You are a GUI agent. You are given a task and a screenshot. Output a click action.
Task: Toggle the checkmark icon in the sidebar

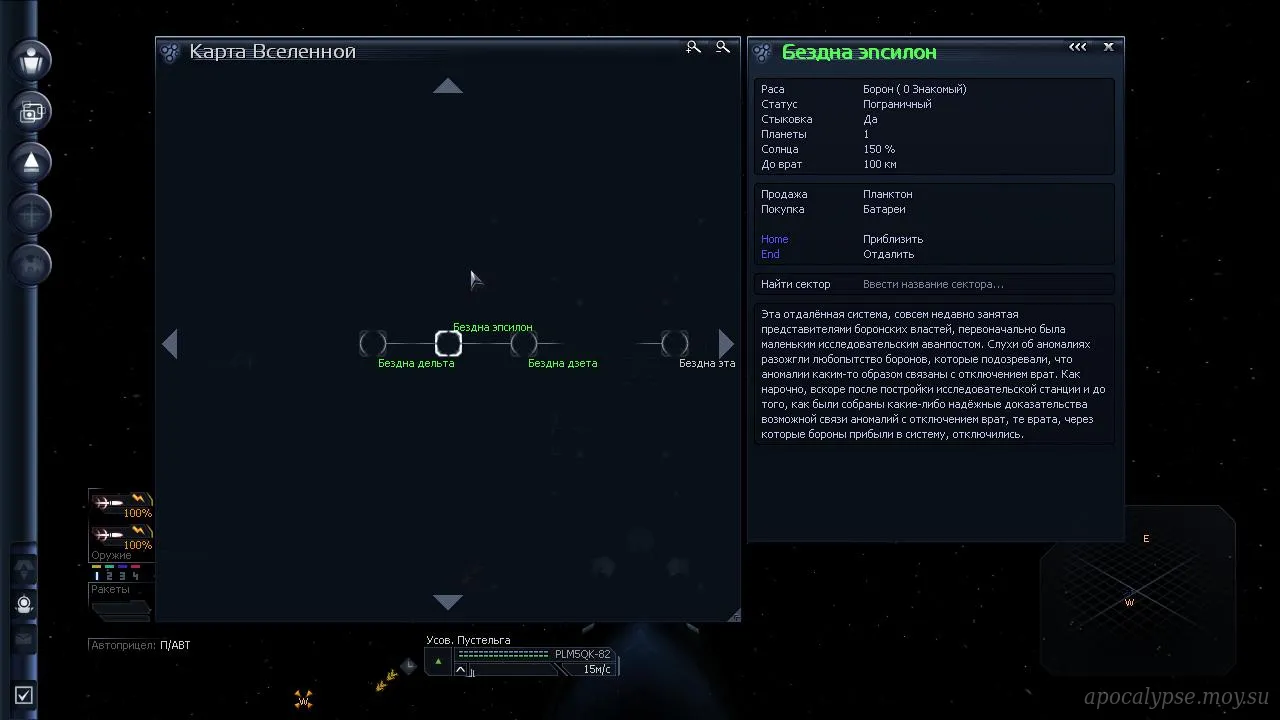24,695
